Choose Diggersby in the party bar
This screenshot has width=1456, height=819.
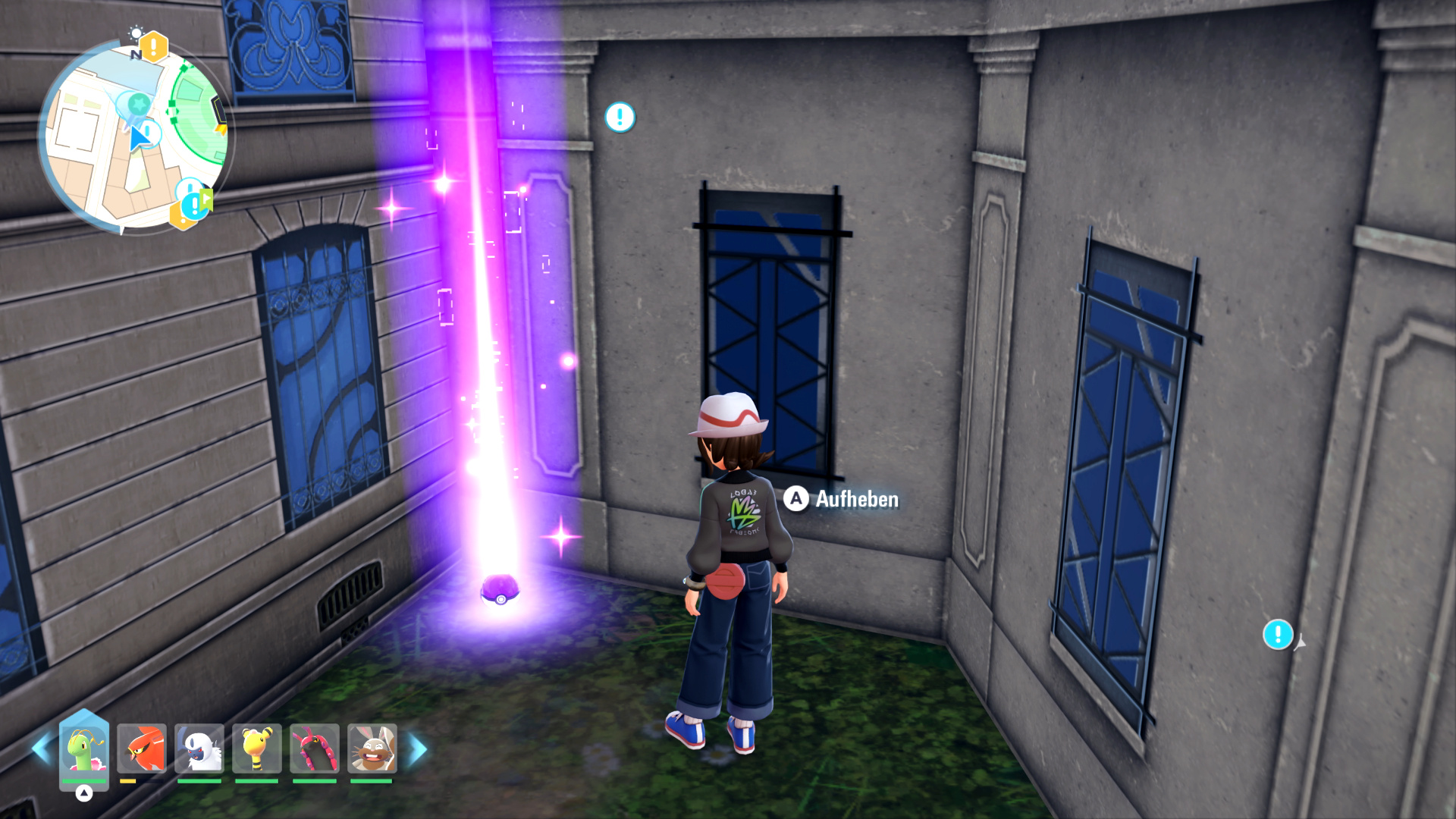(x=372, y=748)
